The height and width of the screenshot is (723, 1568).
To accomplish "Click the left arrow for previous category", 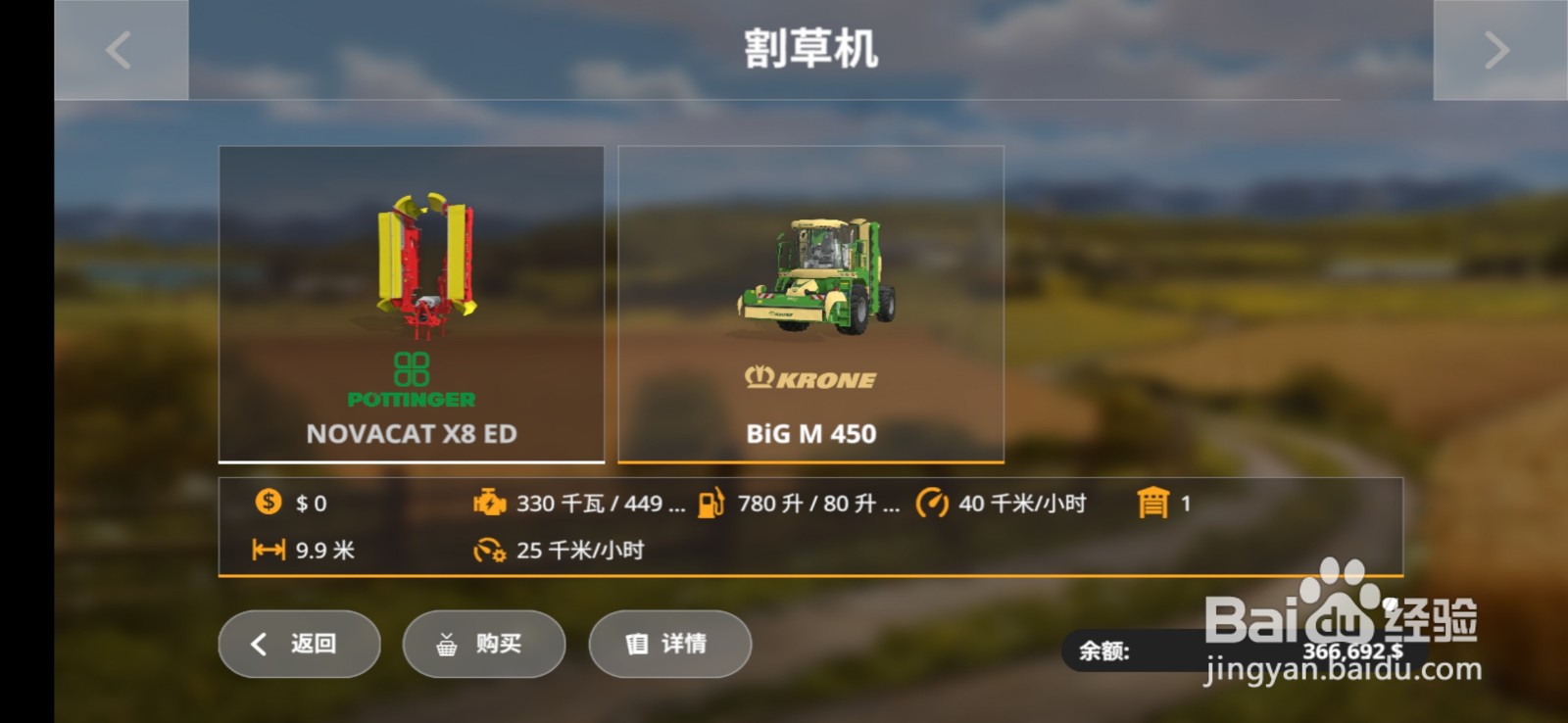I will [x=118, y=49].
